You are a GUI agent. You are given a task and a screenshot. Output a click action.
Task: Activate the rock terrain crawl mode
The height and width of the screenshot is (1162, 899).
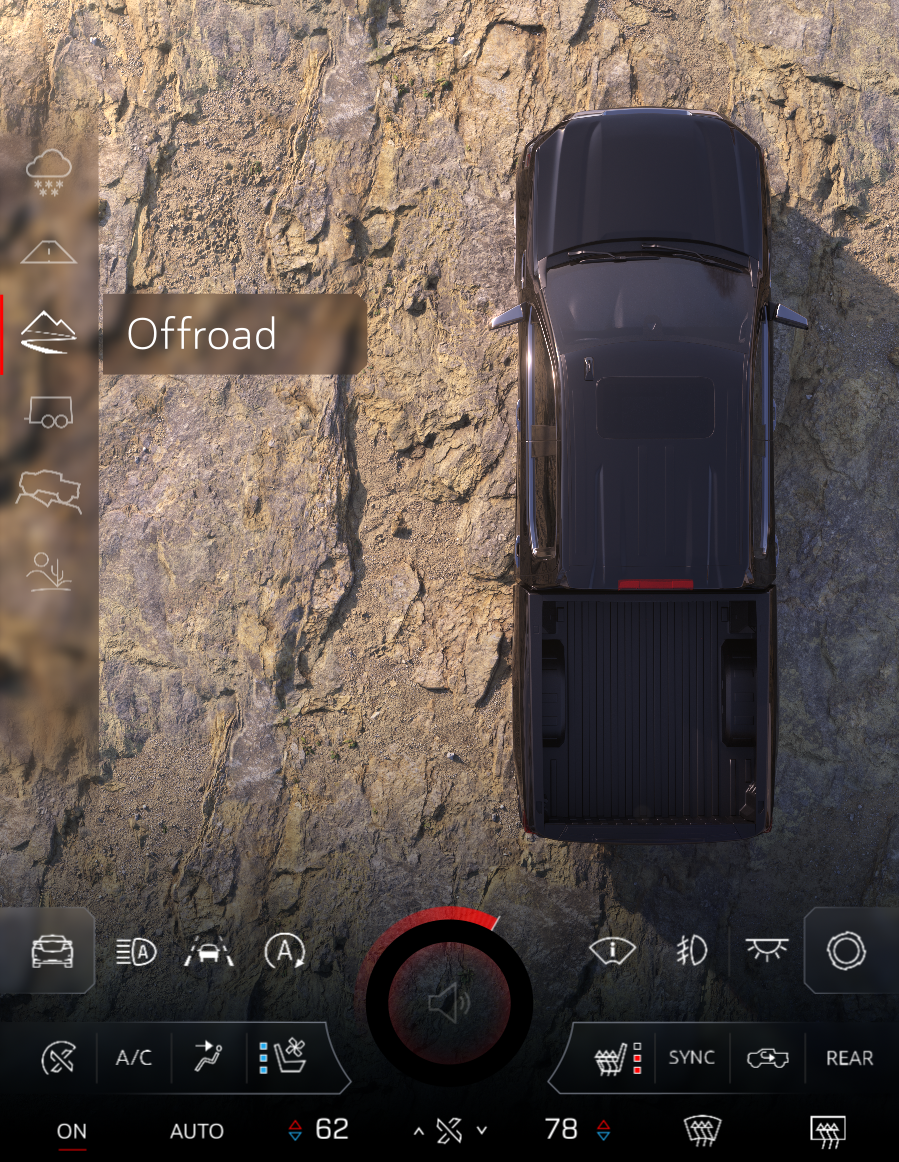click(48, 490)
